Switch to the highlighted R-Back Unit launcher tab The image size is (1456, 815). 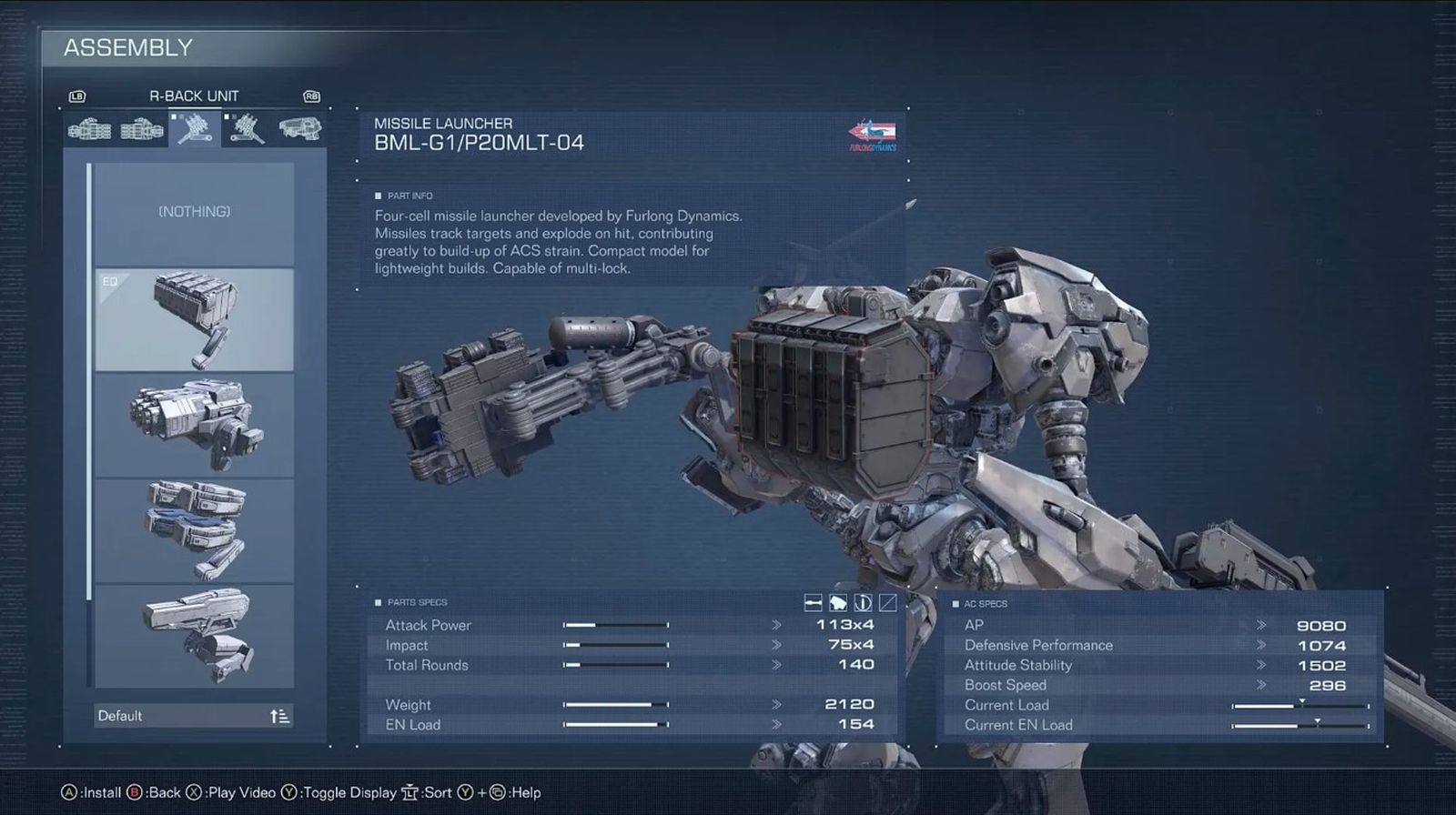[x=195, y=129]
